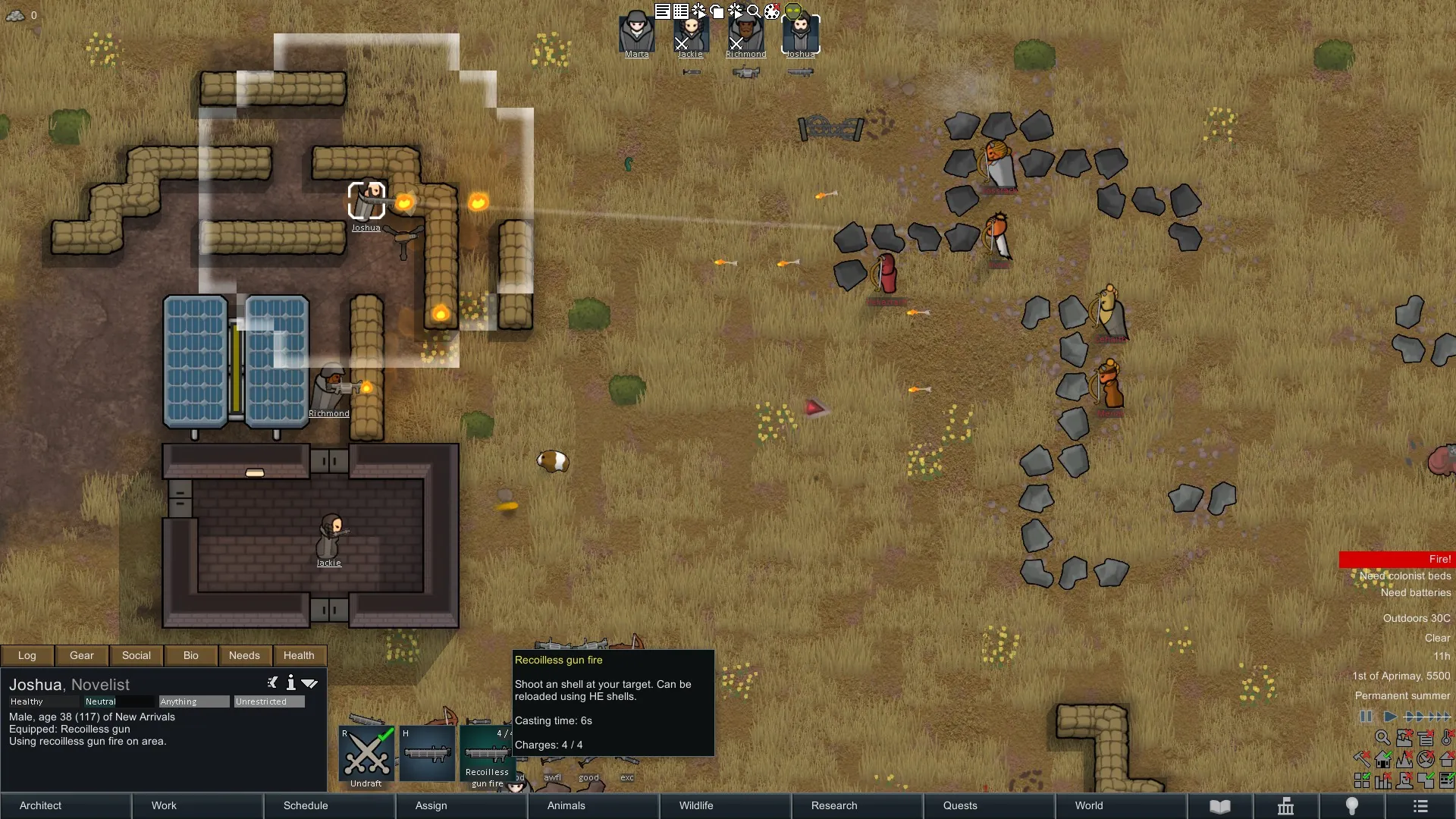The image size is (1456, 819).
Task: Open Joshua's Bio tab
Action: click(191, 655)
